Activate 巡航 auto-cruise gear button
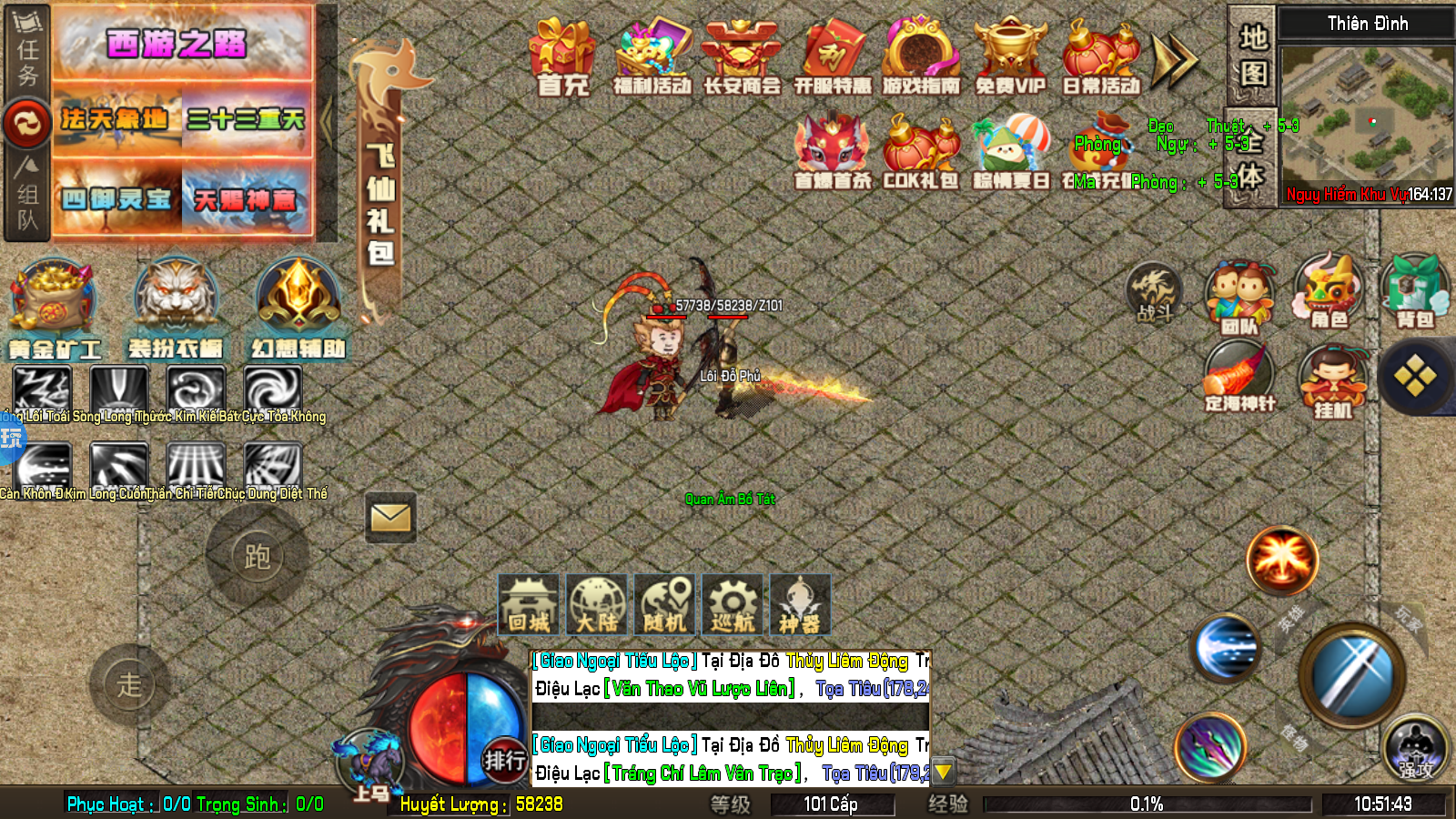This screenshot has width=1456, height=819. pos(733,604)
